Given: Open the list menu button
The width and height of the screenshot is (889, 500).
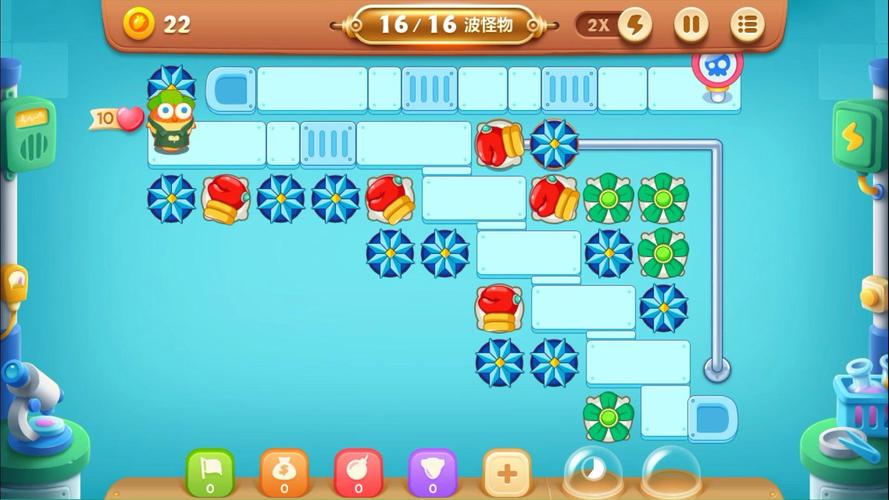Looking at the screenshot, I should 747,24.
